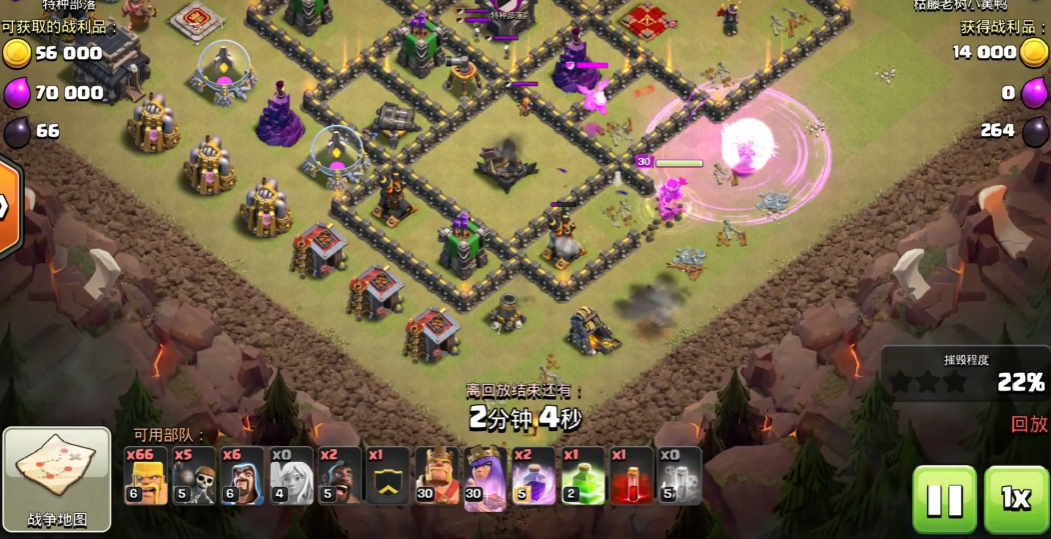1051x539 pixels.
Task: Select the green spell potion slot
Action: click(x=582, y=476)
